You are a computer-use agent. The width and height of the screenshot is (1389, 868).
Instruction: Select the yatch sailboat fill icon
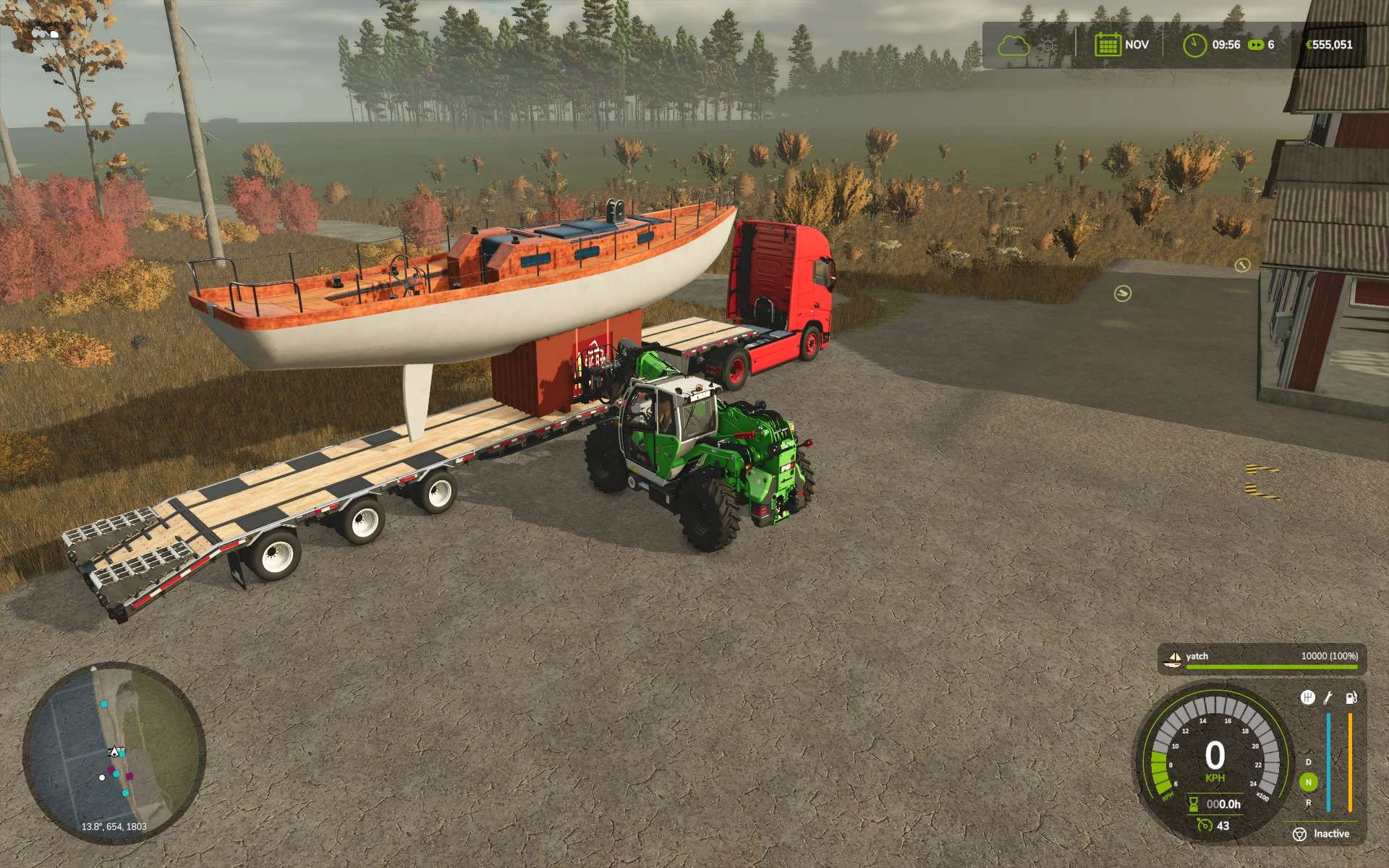click(1173, 658)
